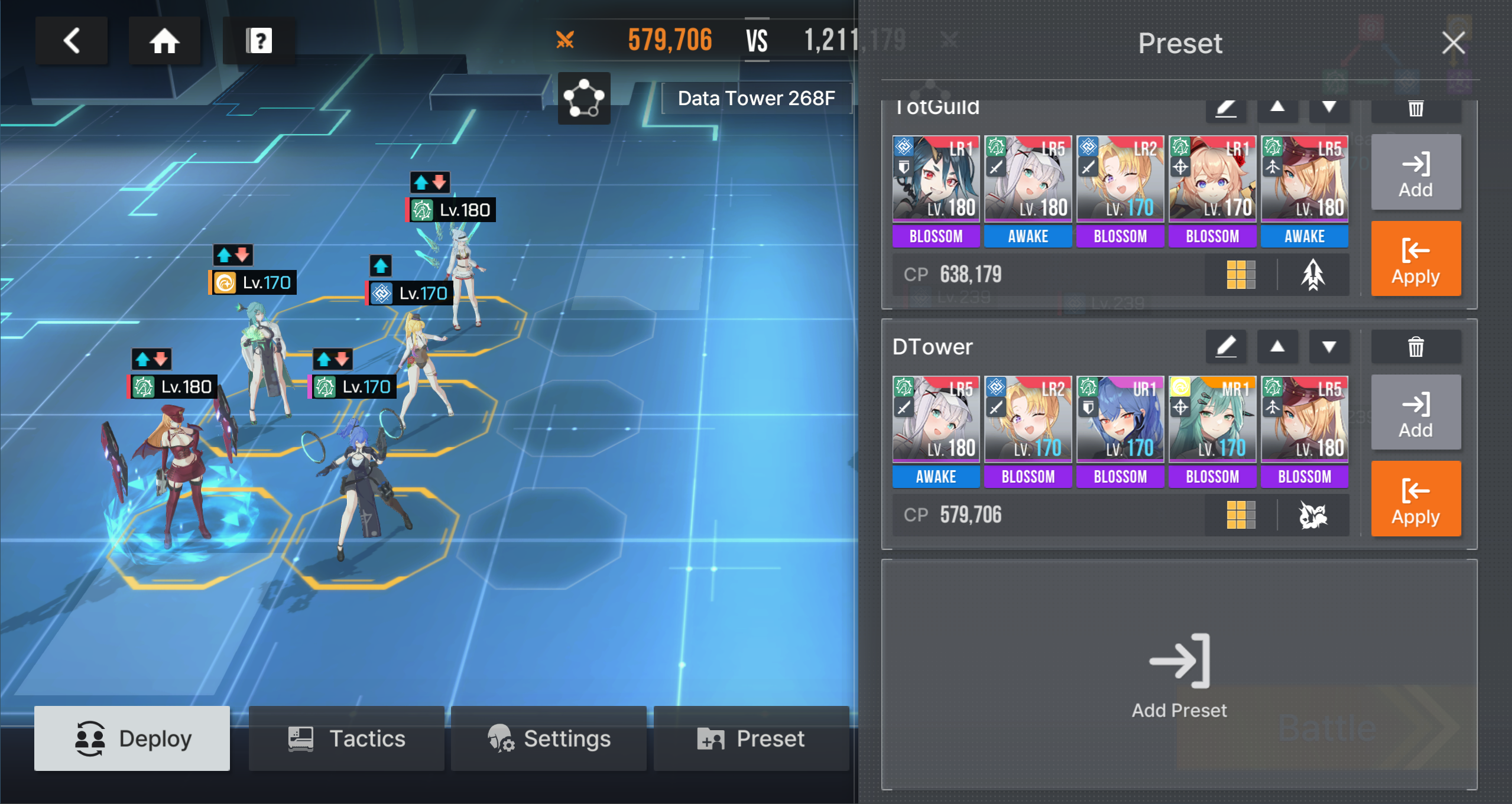Image resolution: width=1512 pixels, height=804 pixels.
Task: Add current team to DTower preset
Action: point(1416,412)
